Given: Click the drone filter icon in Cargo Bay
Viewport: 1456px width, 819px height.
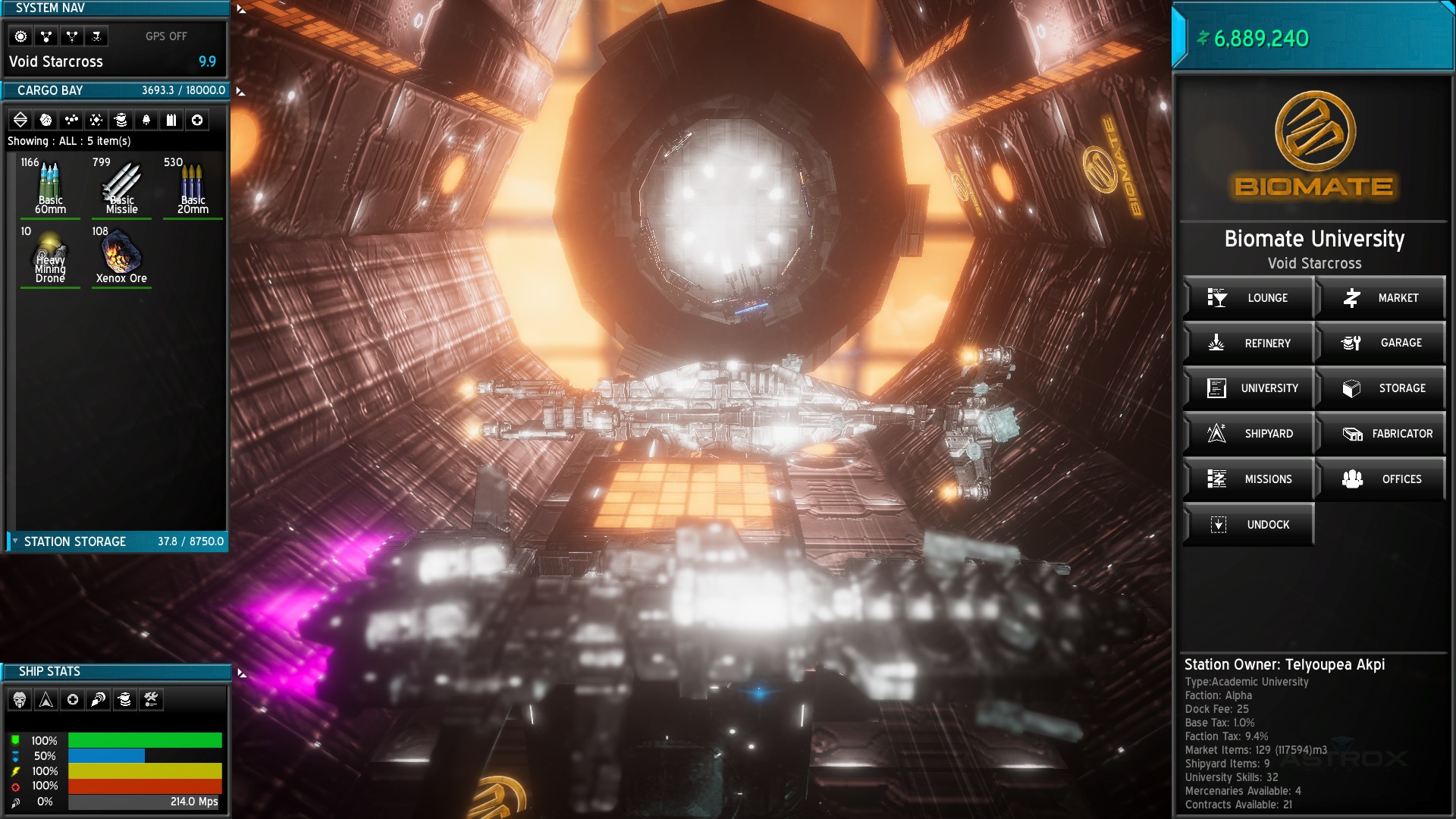Looking at the screenshot, I should point(120,119).
